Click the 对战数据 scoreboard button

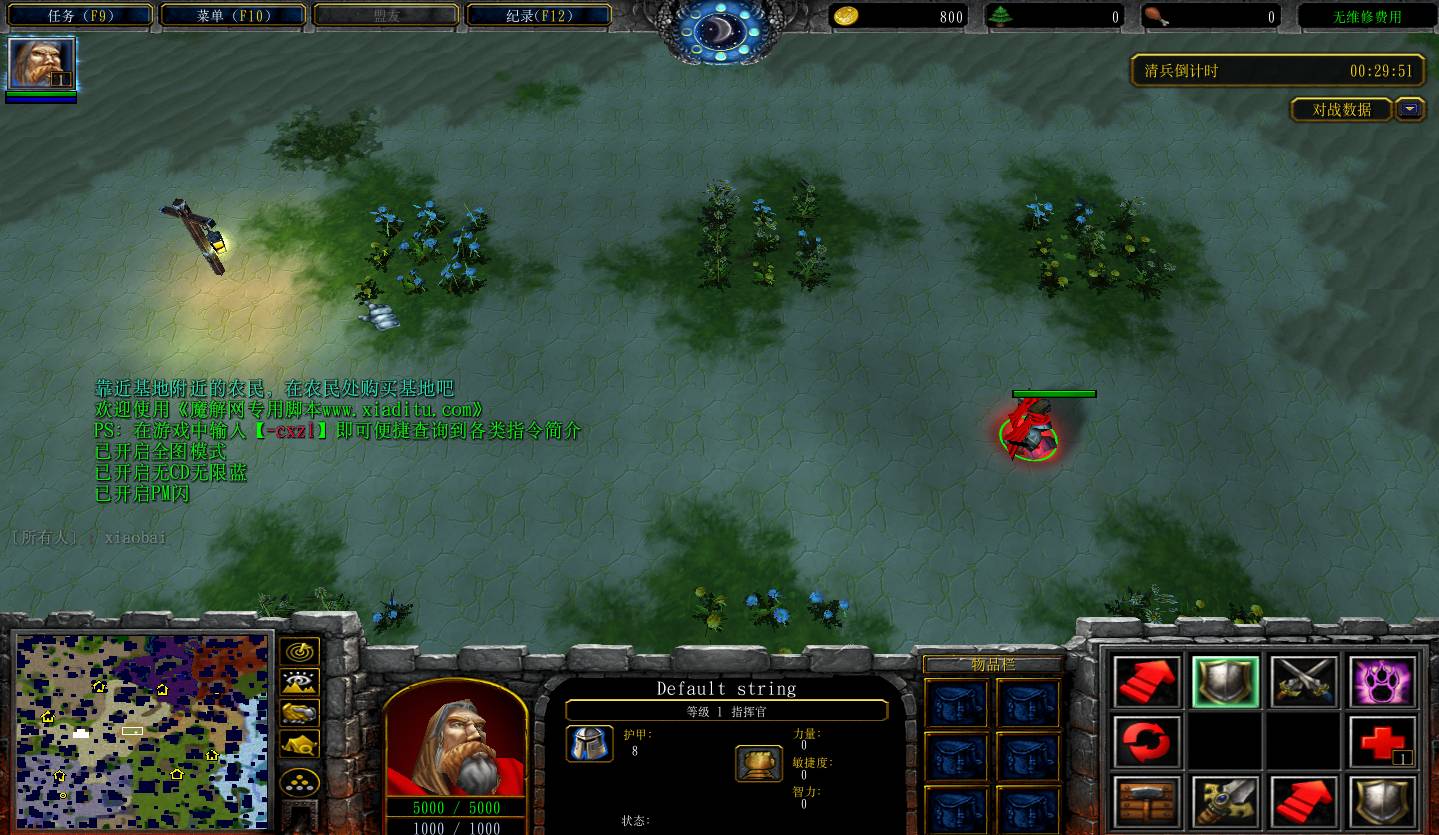[1342, 109]
